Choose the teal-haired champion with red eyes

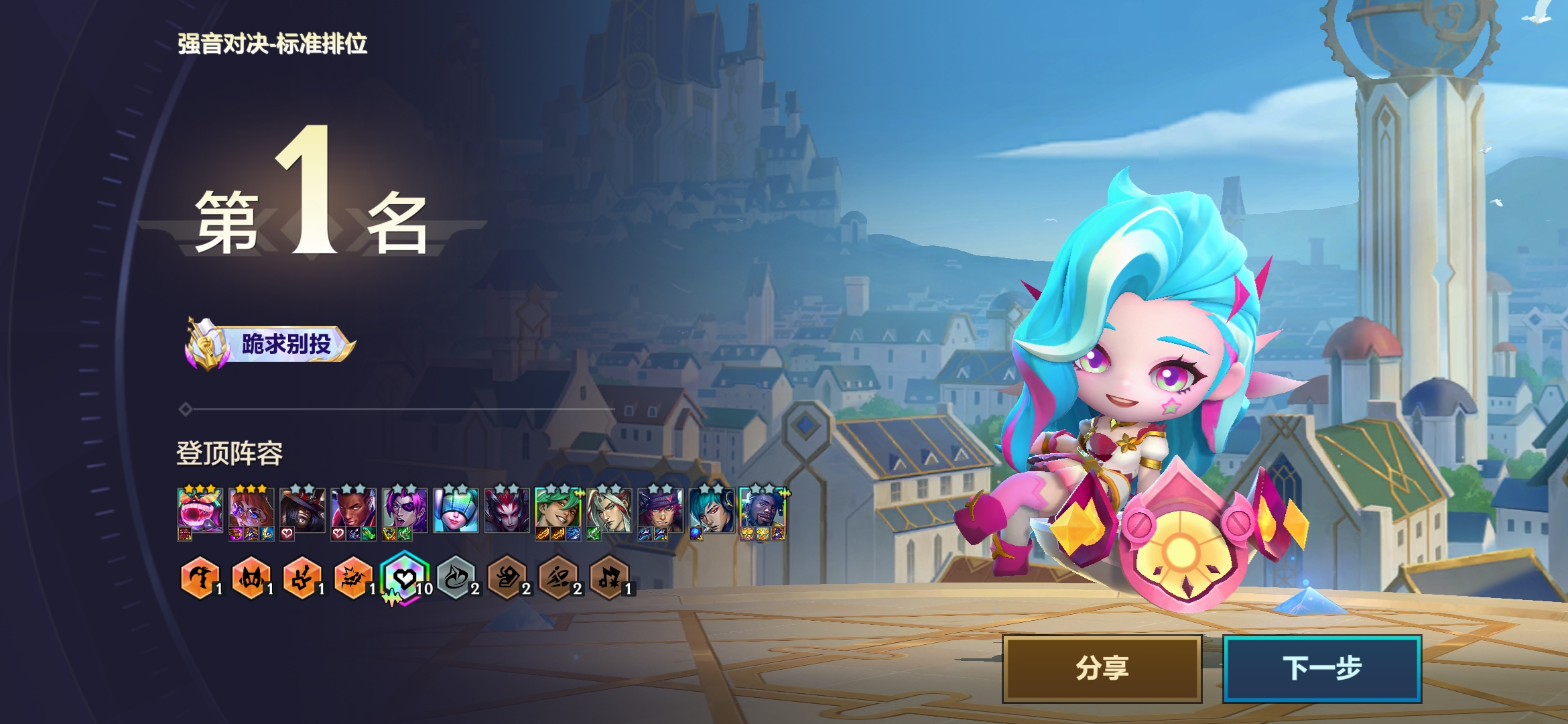click(x=711, y=511)
